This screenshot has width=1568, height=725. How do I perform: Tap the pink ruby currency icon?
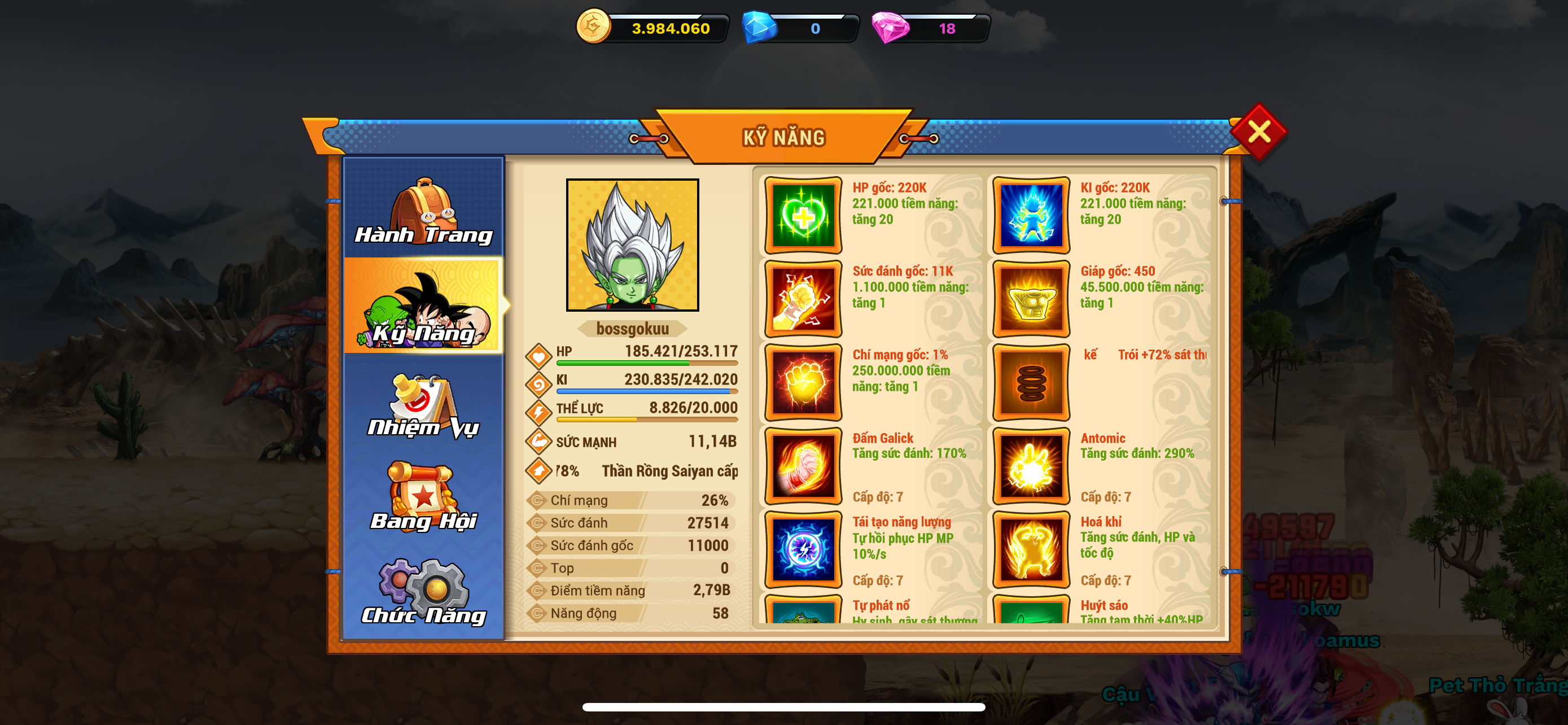tap(890, 28)
